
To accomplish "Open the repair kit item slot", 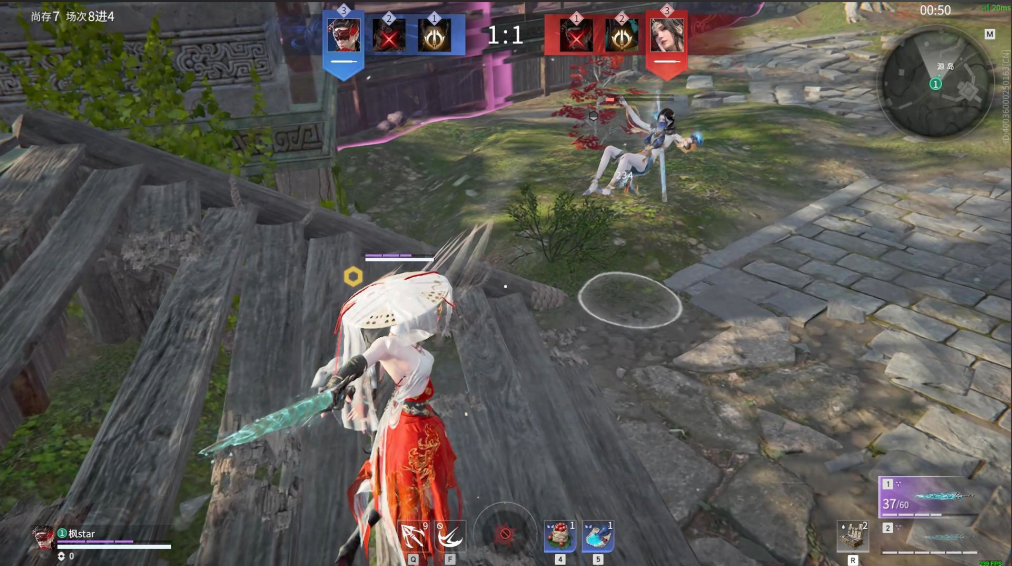I will (x=851, y=537).
